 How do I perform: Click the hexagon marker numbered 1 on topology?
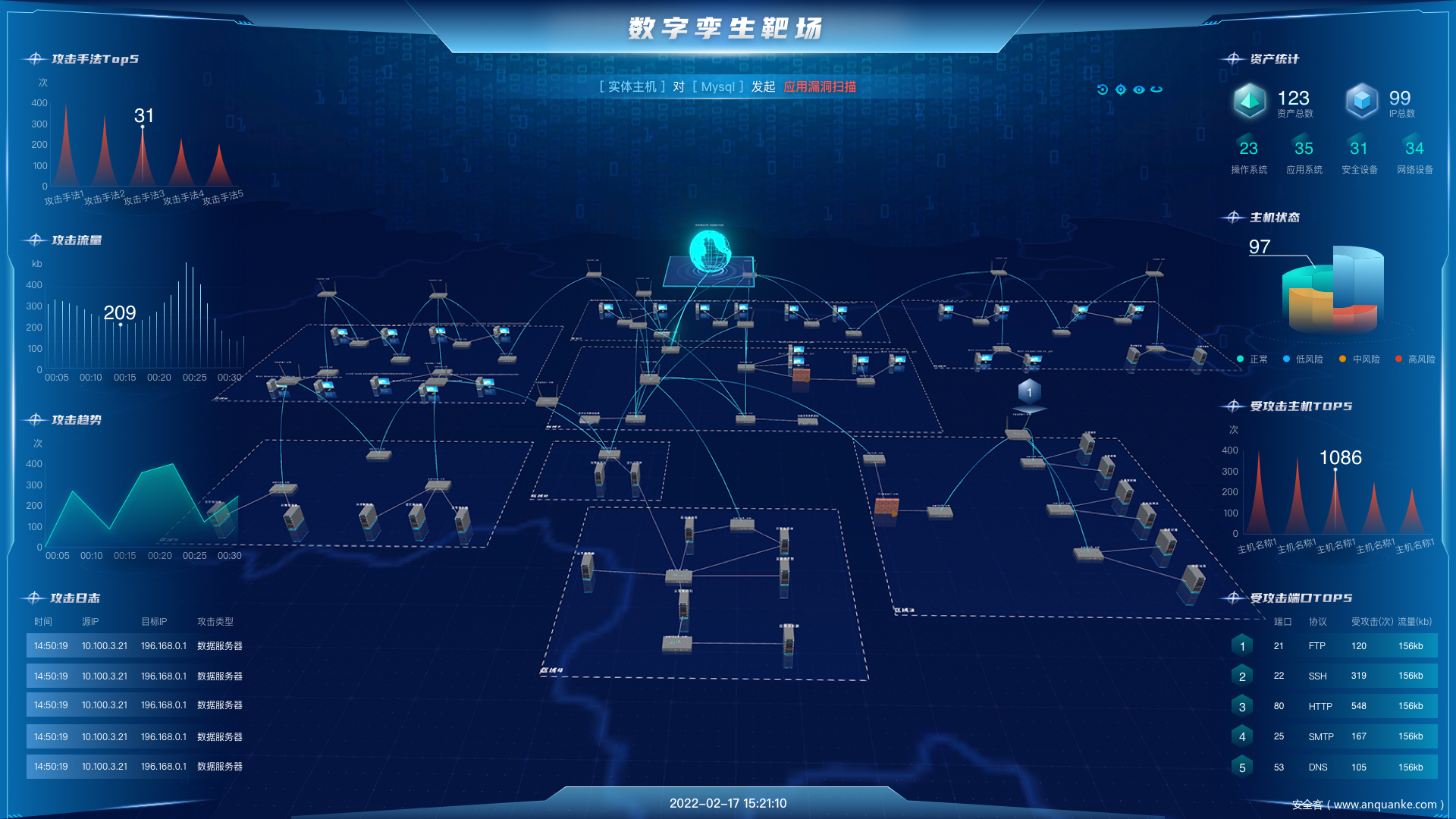(x=1029, y=392)
